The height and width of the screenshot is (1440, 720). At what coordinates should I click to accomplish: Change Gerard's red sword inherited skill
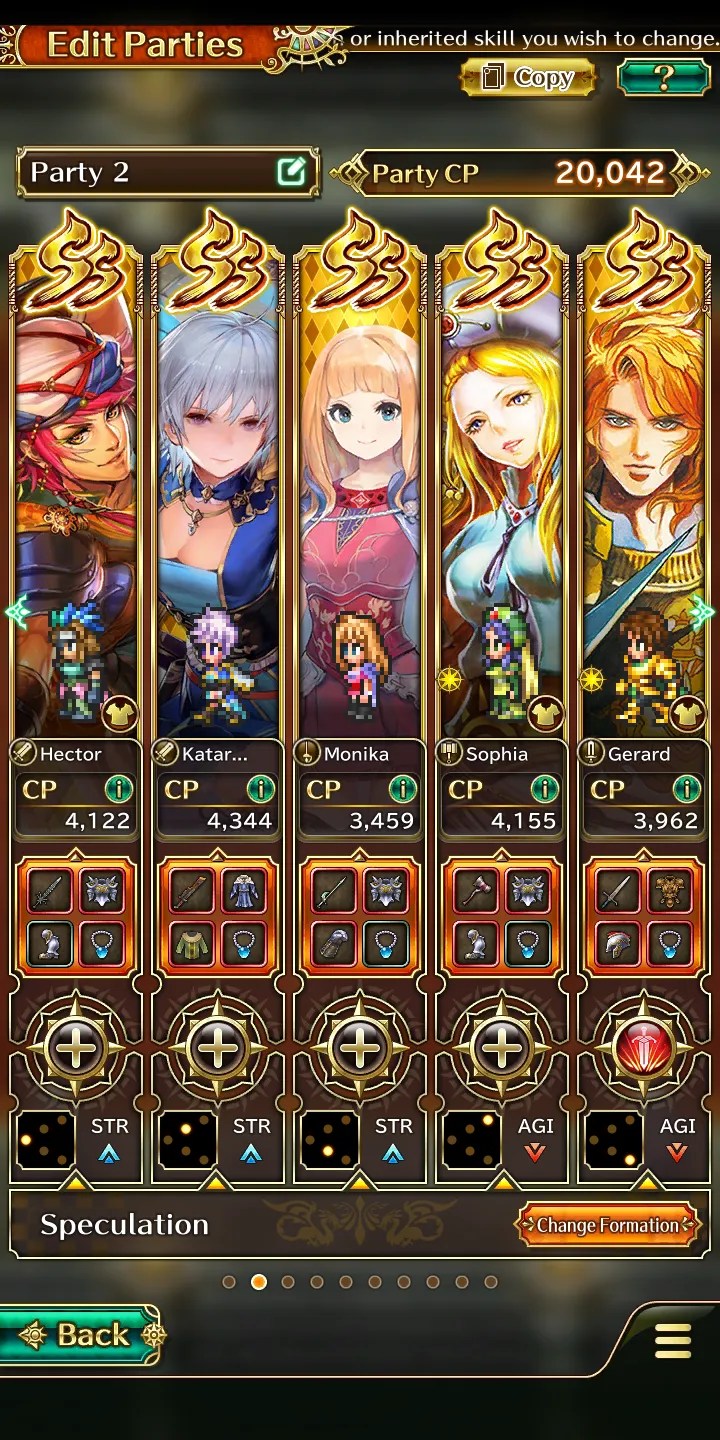(x=644, y=1049)
